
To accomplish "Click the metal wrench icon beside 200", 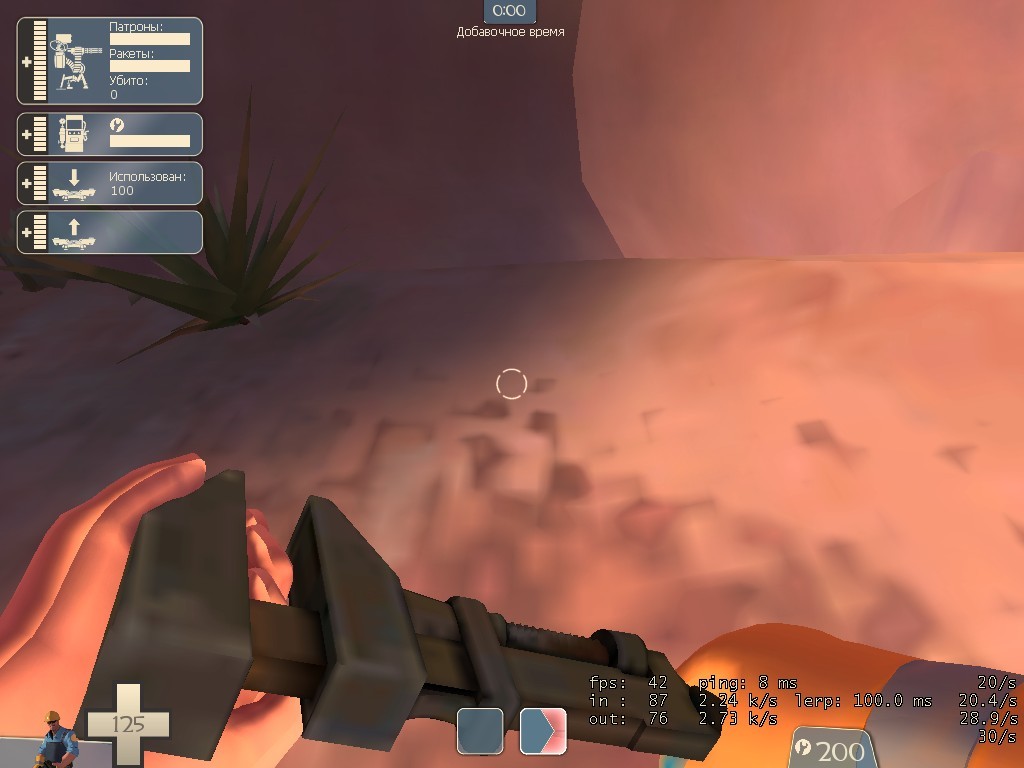I will pyautogui.click(x=802, y=748).
